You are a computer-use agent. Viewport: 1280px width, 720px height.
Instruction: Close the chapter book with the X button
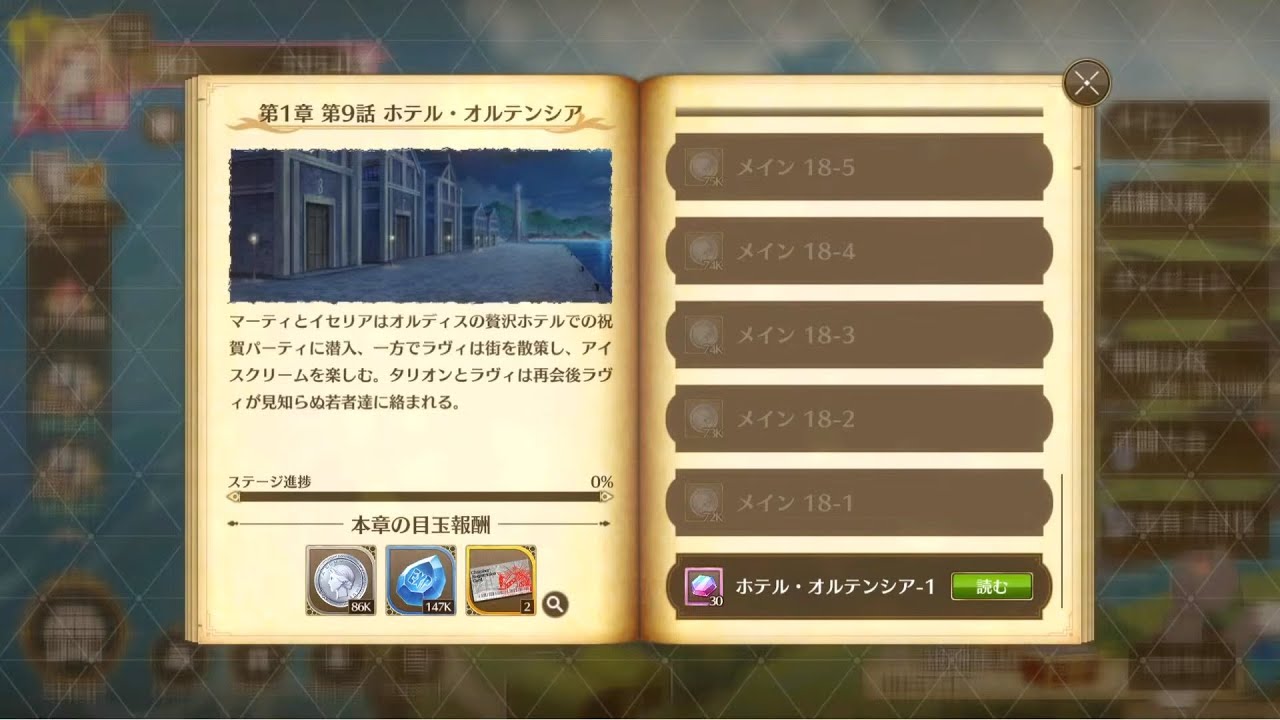(1086, 84)
